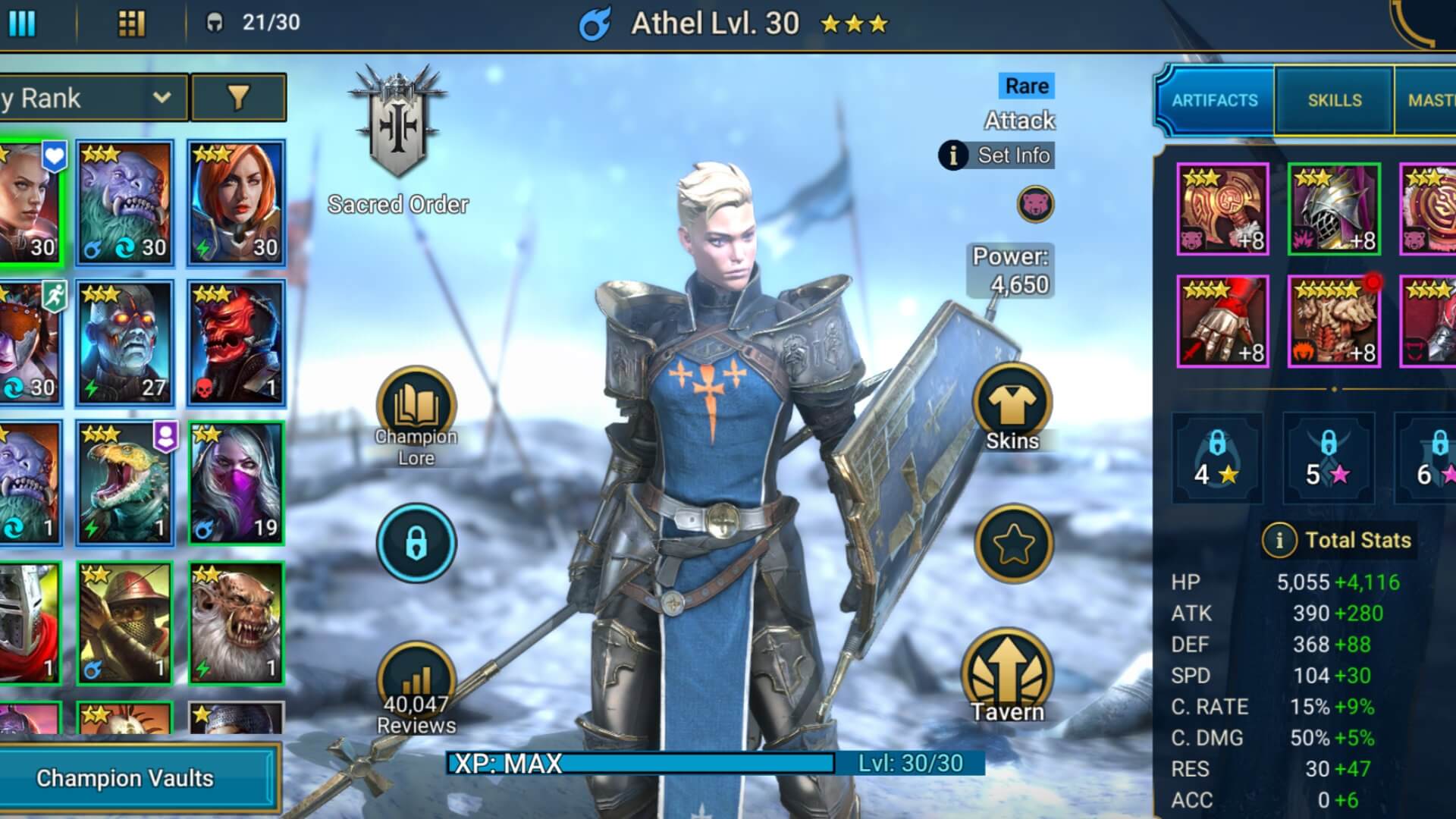Select the red-haired woman champion portrait
1456x819 pixels.
point(237,202)
